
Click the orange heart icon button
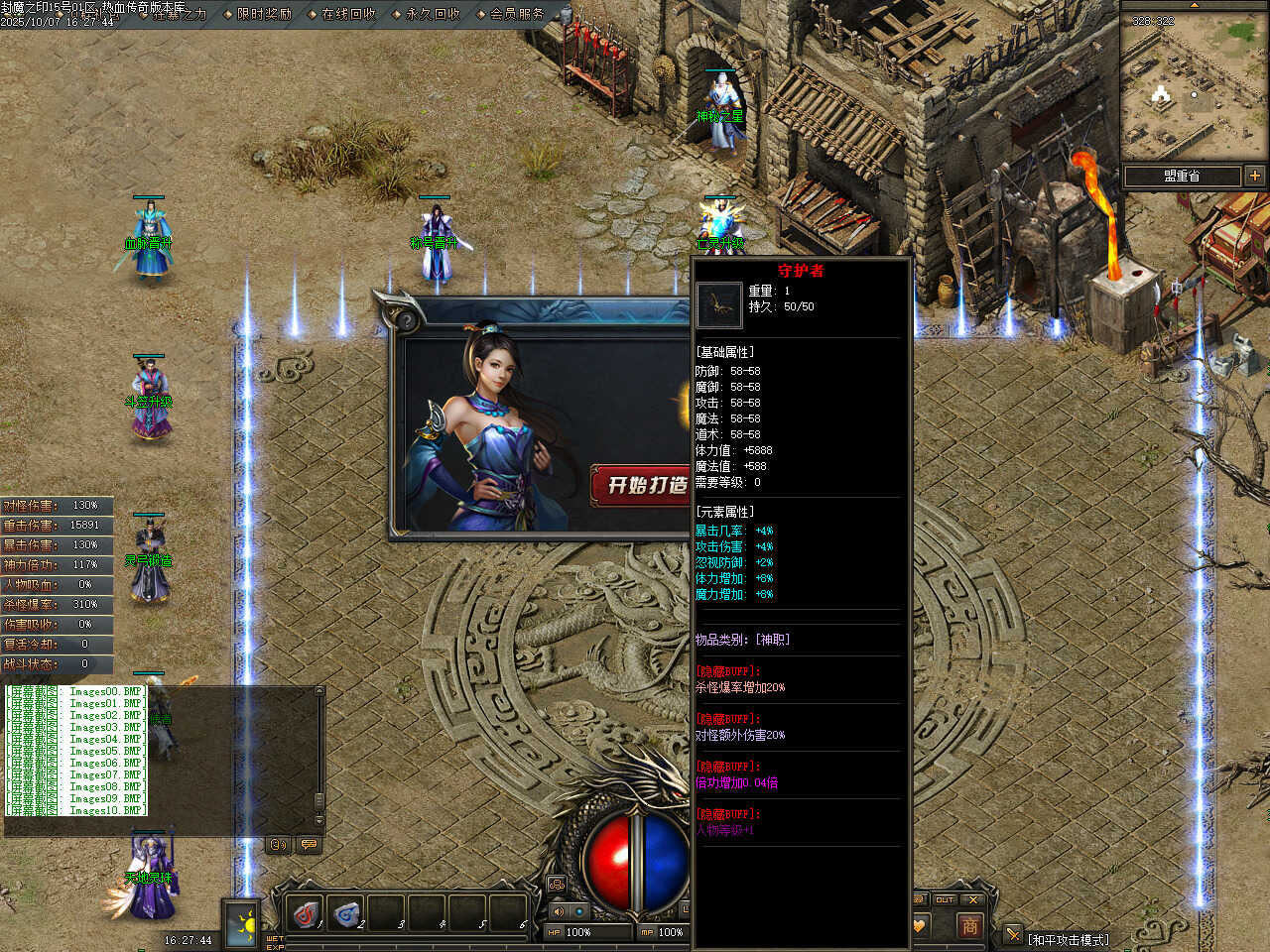click(919, 925)
